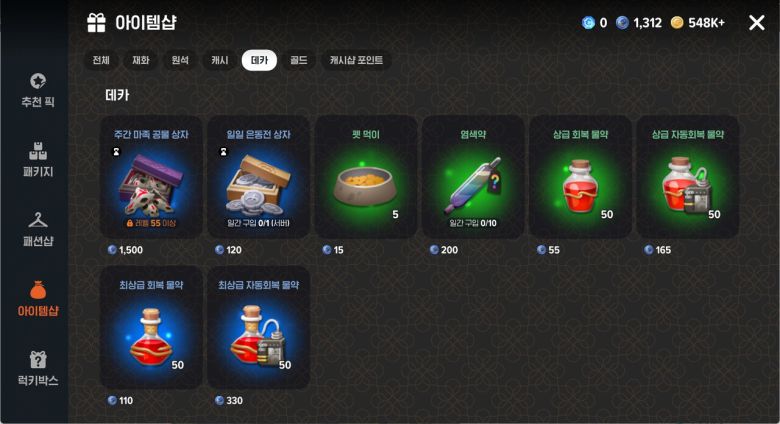Switch to the 재화 tab
The height and width of the screenshot is (424, 780).
pos(141,60)
